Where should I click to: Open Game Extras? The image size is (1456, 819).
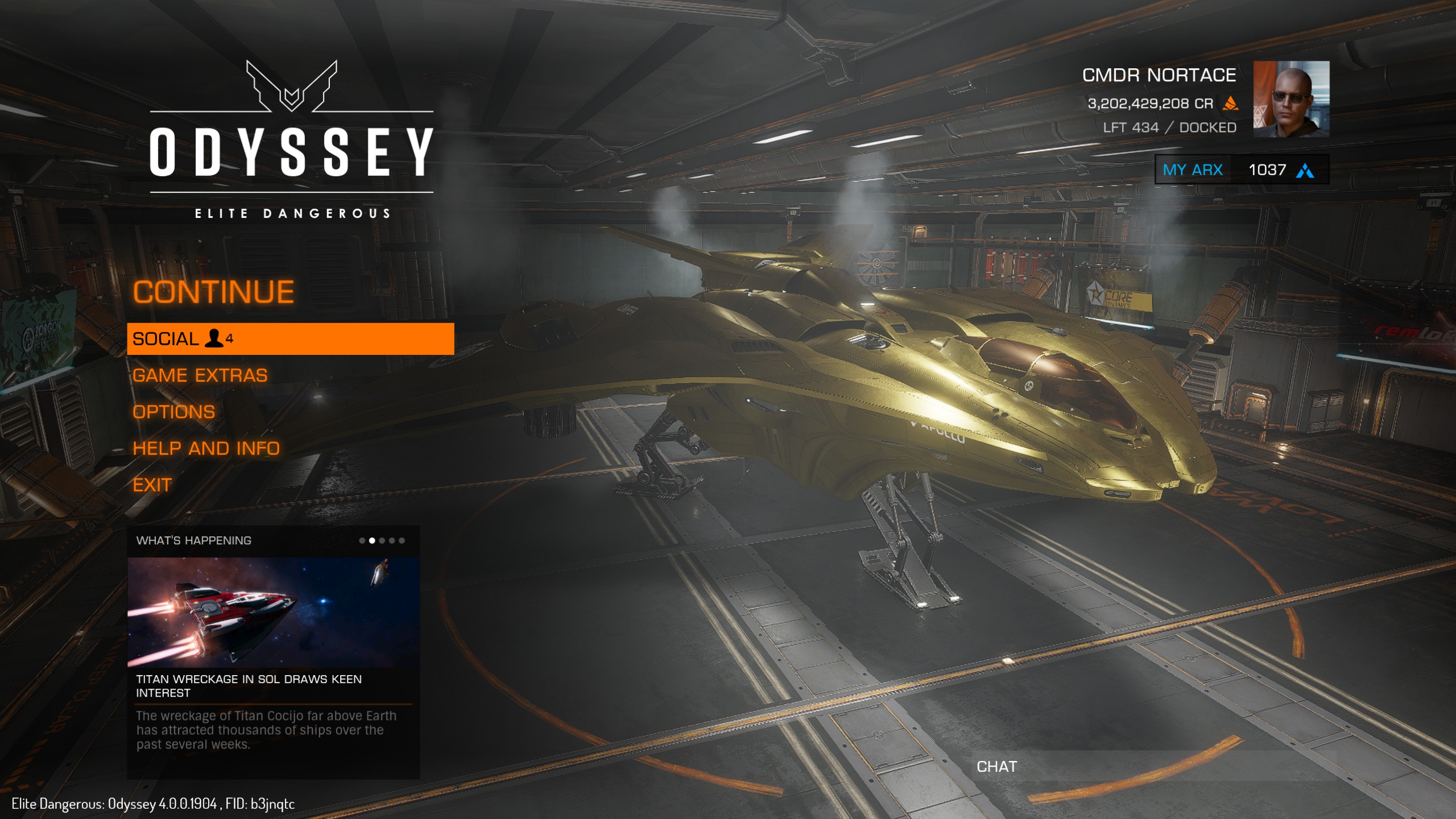[x=200, y=375]
